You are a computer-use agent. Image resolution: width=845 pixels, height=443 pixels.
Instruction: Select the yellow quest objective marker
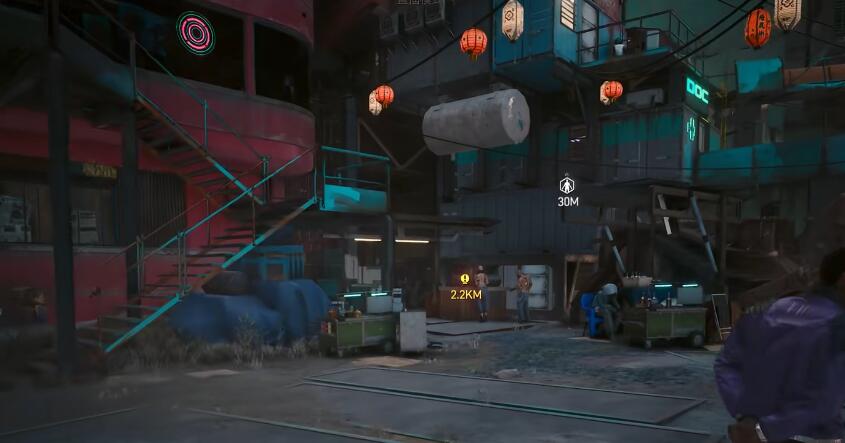(x=465, y=280)
